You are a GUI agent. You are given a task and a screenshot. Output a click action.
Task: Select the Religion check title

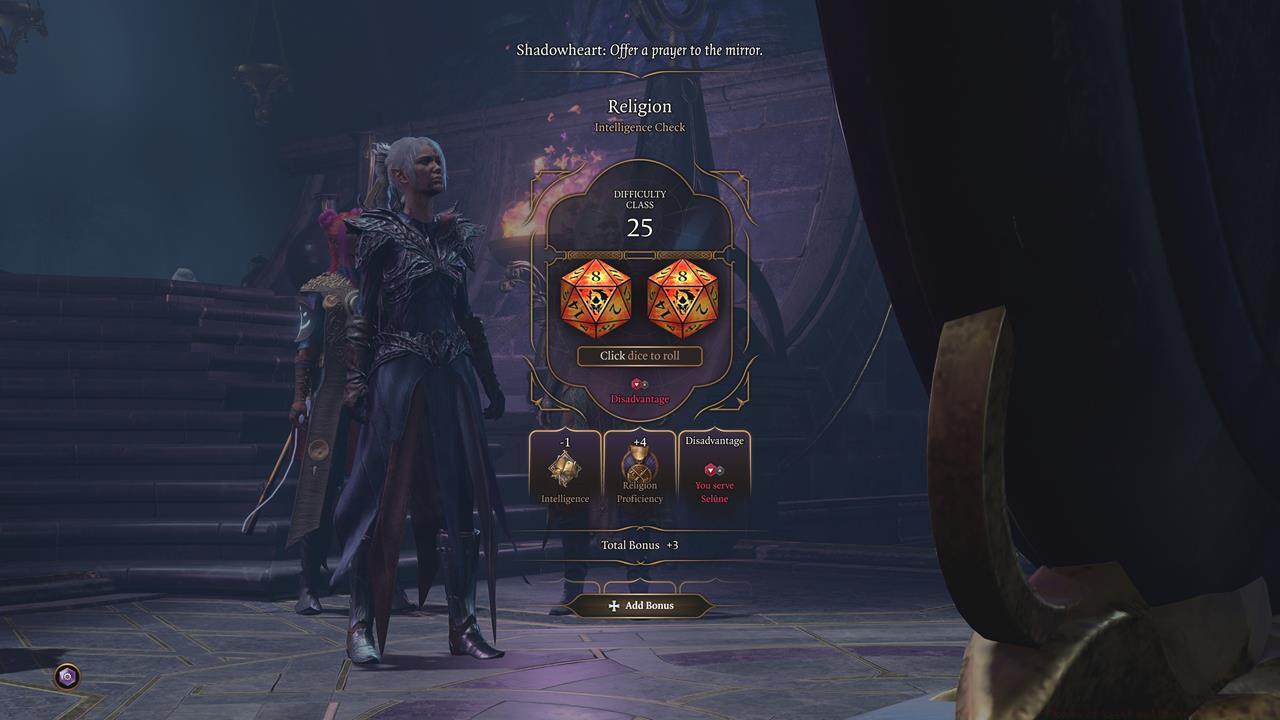point(639,106)
